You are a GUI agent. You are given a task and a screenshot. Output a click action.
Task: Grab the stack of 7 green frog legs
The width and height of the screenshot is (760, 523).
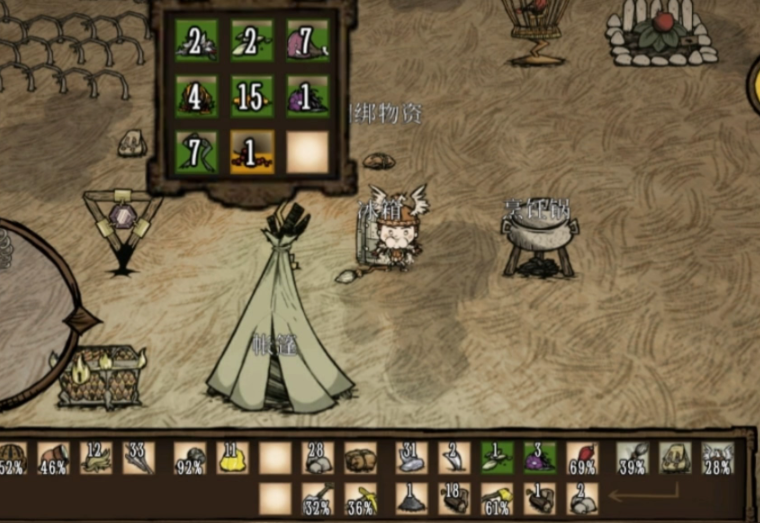point(196,151)
